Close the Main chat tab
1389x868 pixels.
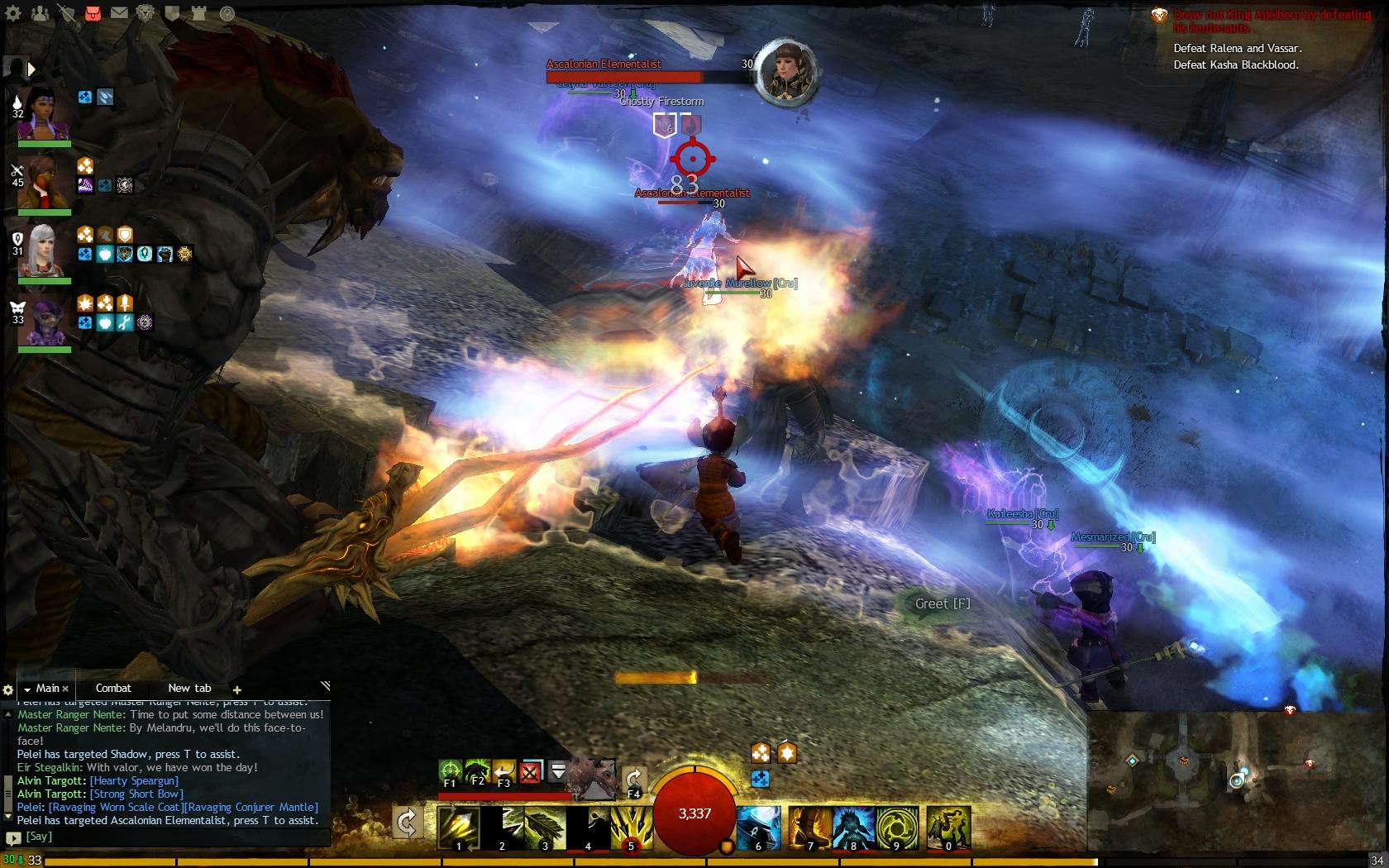click(65, 689)
